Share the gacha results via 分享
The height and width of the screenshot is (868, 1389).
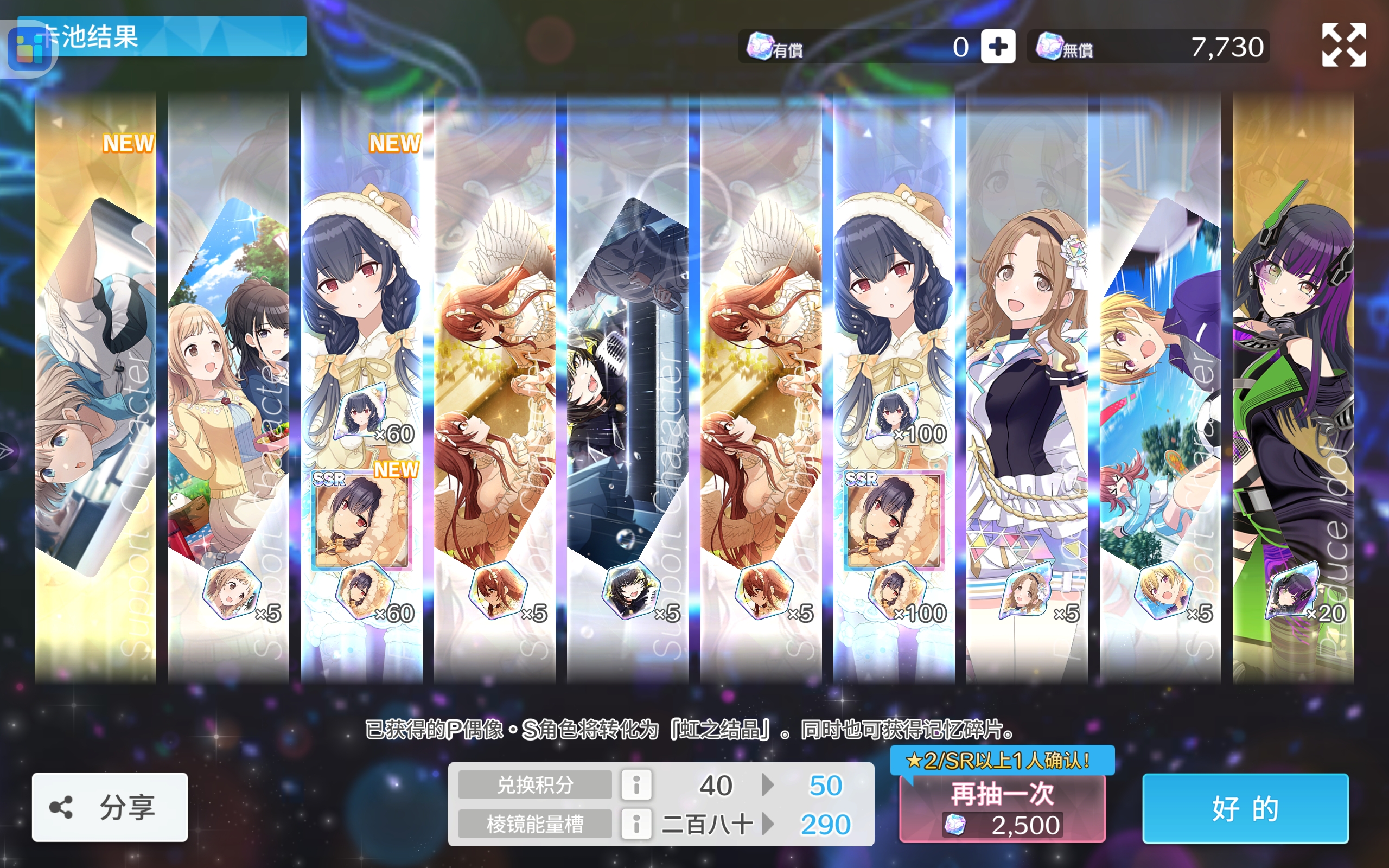pos(110,807)
